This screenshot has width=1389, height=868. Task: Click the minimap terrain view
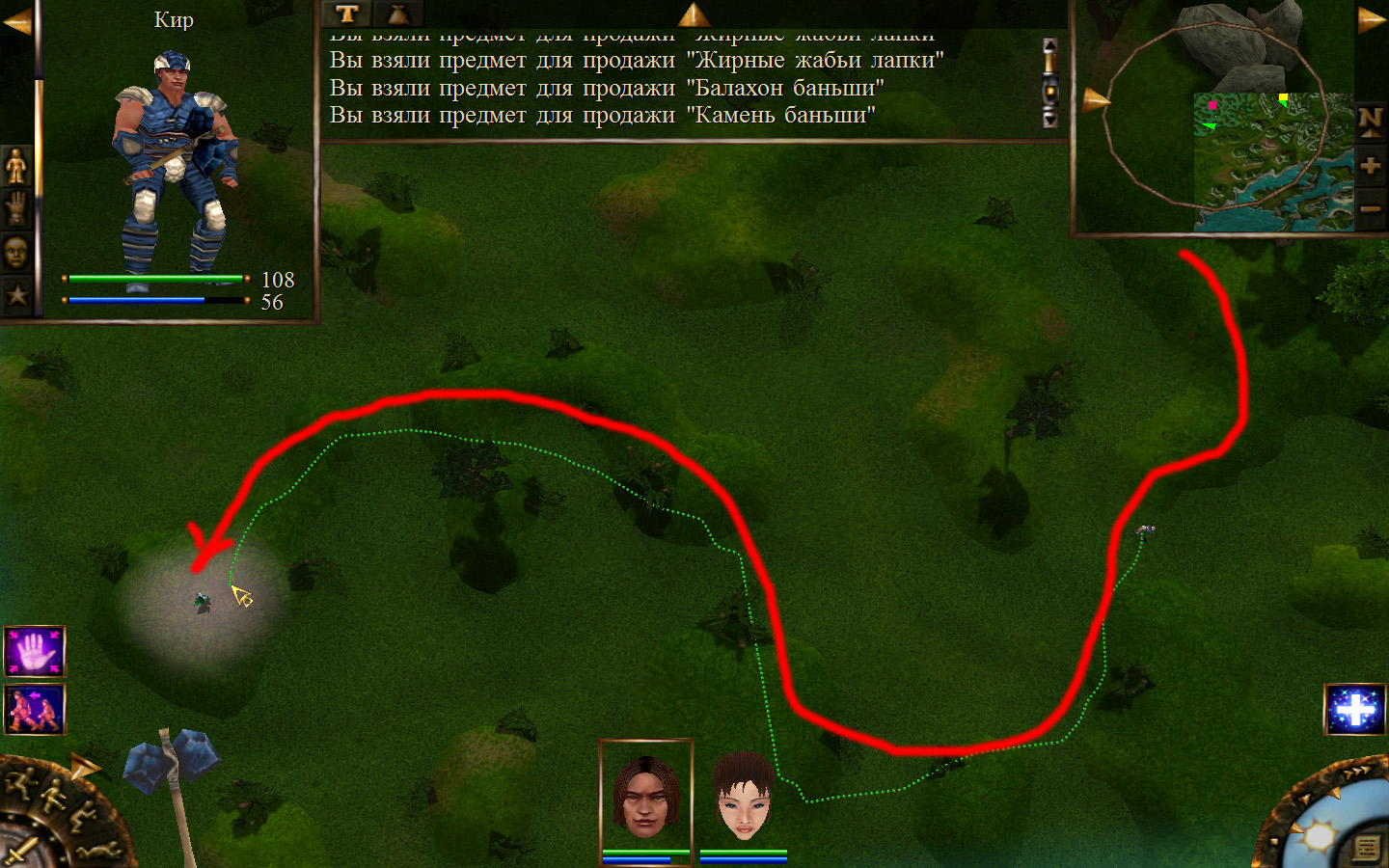point(1273,161)
